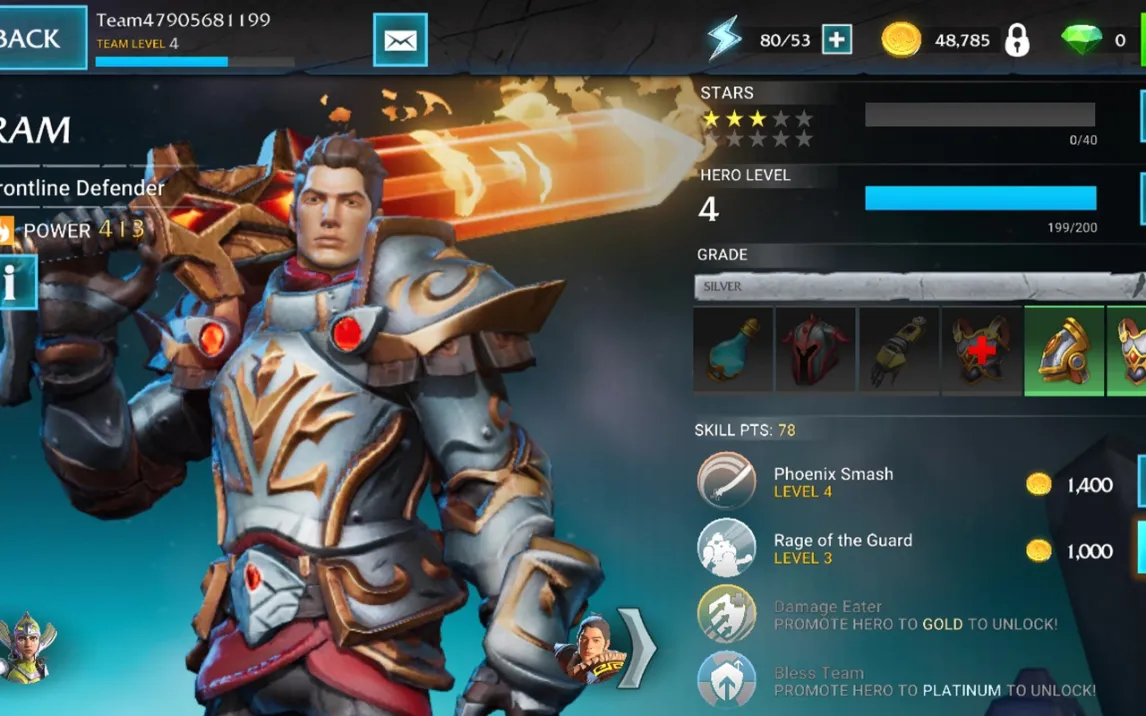This screenshot has width=1146, height=716.
Task: Click the green gem currency icon
Action: [x=1081, y=40]
